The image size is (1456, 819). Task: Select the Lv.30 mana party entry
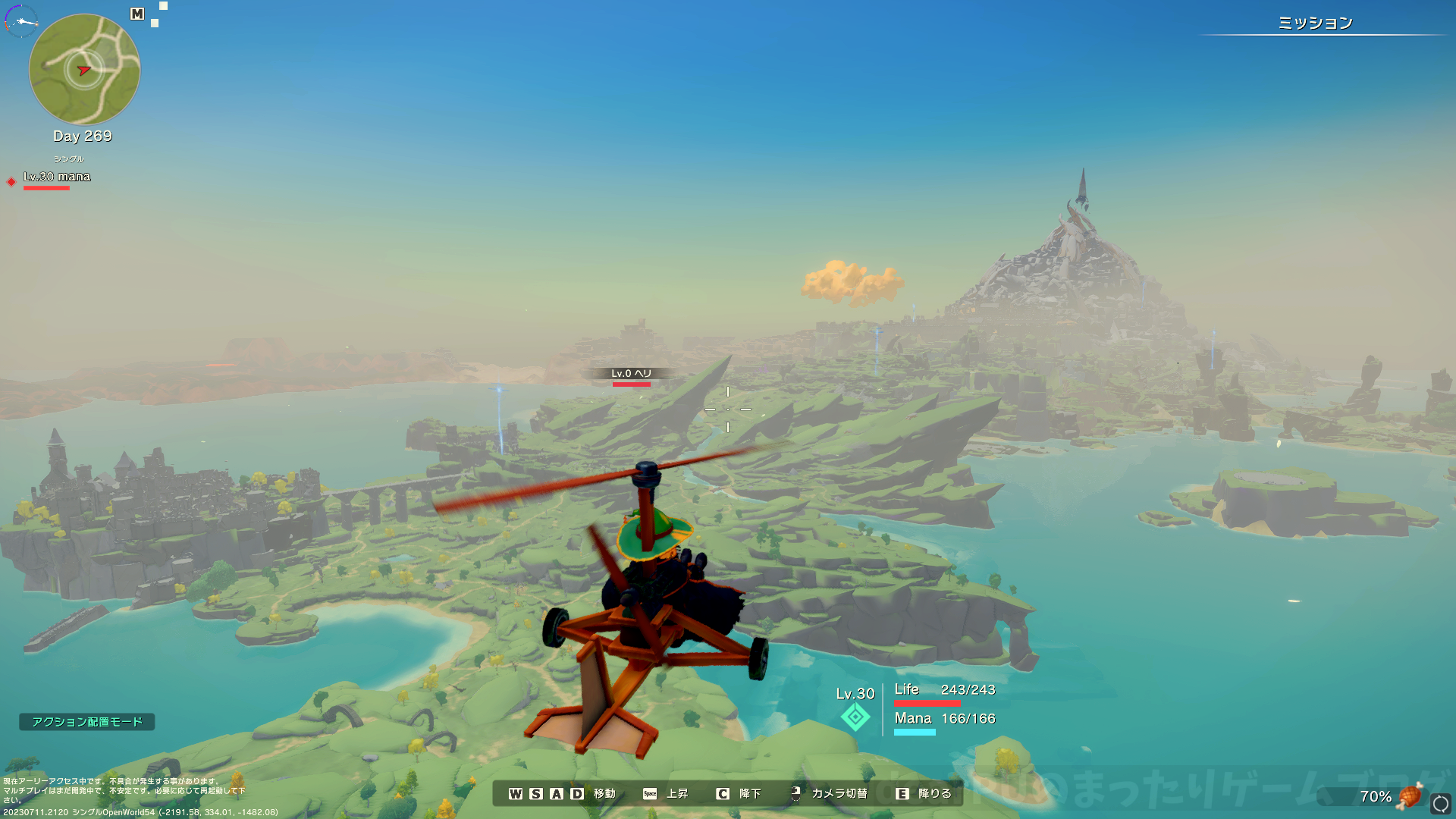click(x=56, y=177)
